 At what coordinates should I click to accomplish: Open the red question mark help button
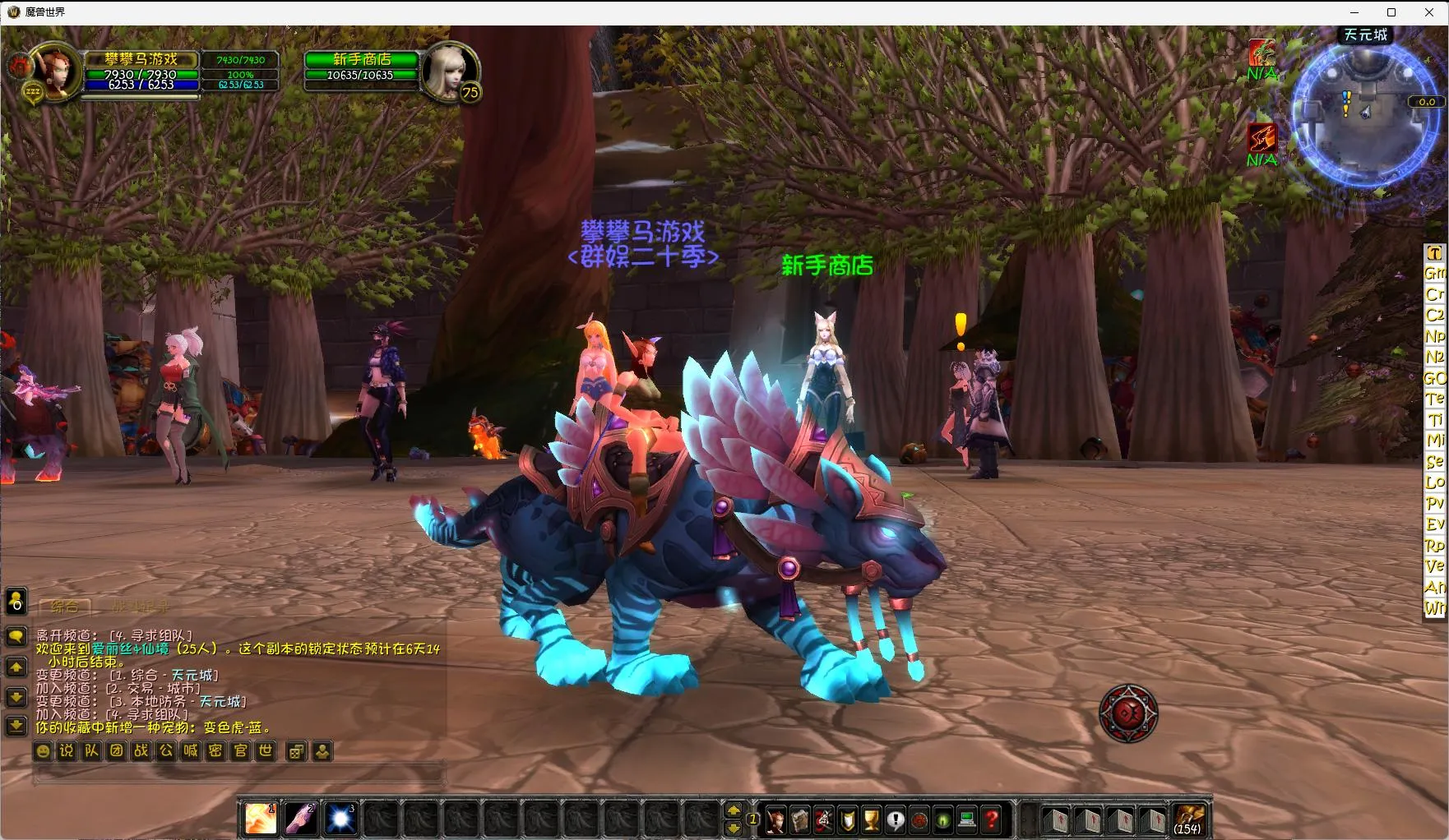pyautogui.click(x=992, y=819)
